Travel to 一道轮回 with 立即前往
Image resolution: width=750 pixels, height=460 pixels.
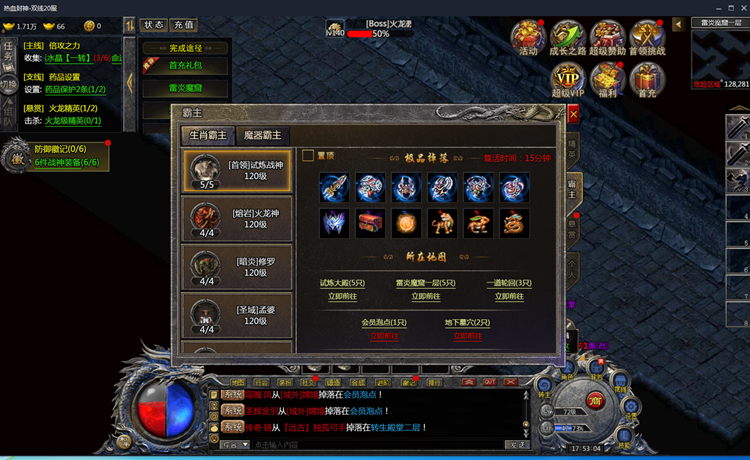coord(510,296)
